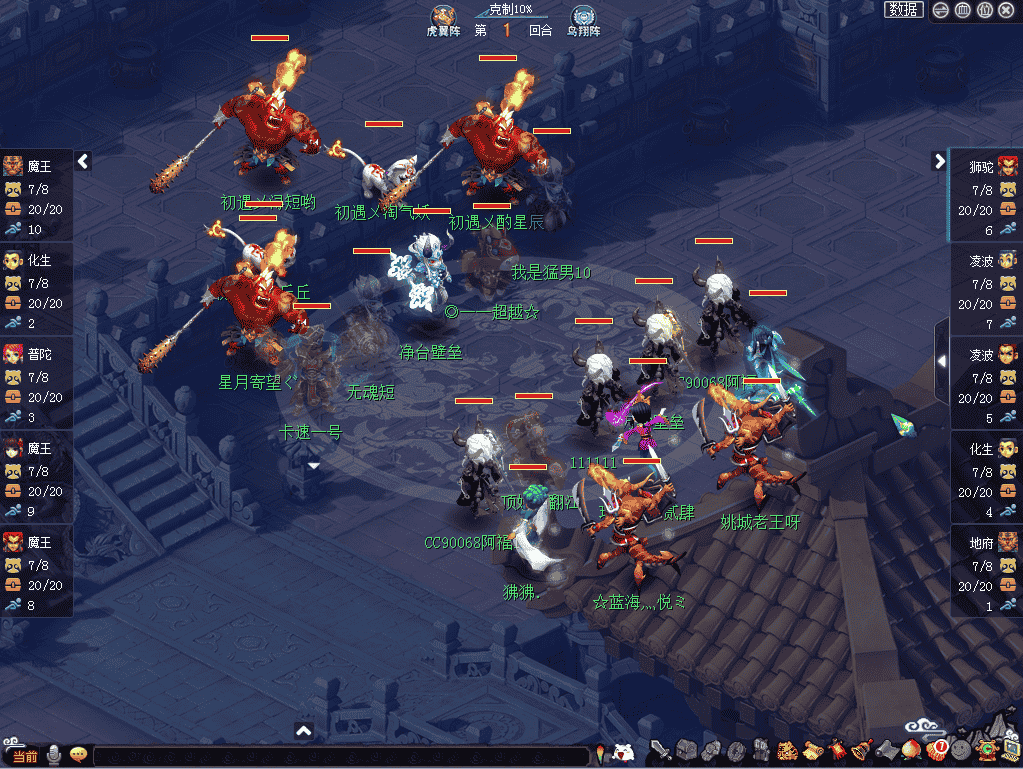
Task: Open the red-notification fan icon
Action: coord(937,749)
